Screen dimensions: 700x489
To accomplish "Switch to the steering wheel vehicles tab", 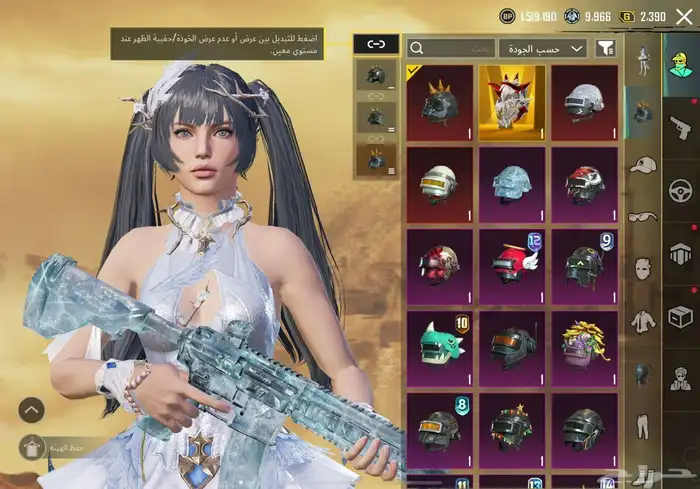I will tap(681, 188).
